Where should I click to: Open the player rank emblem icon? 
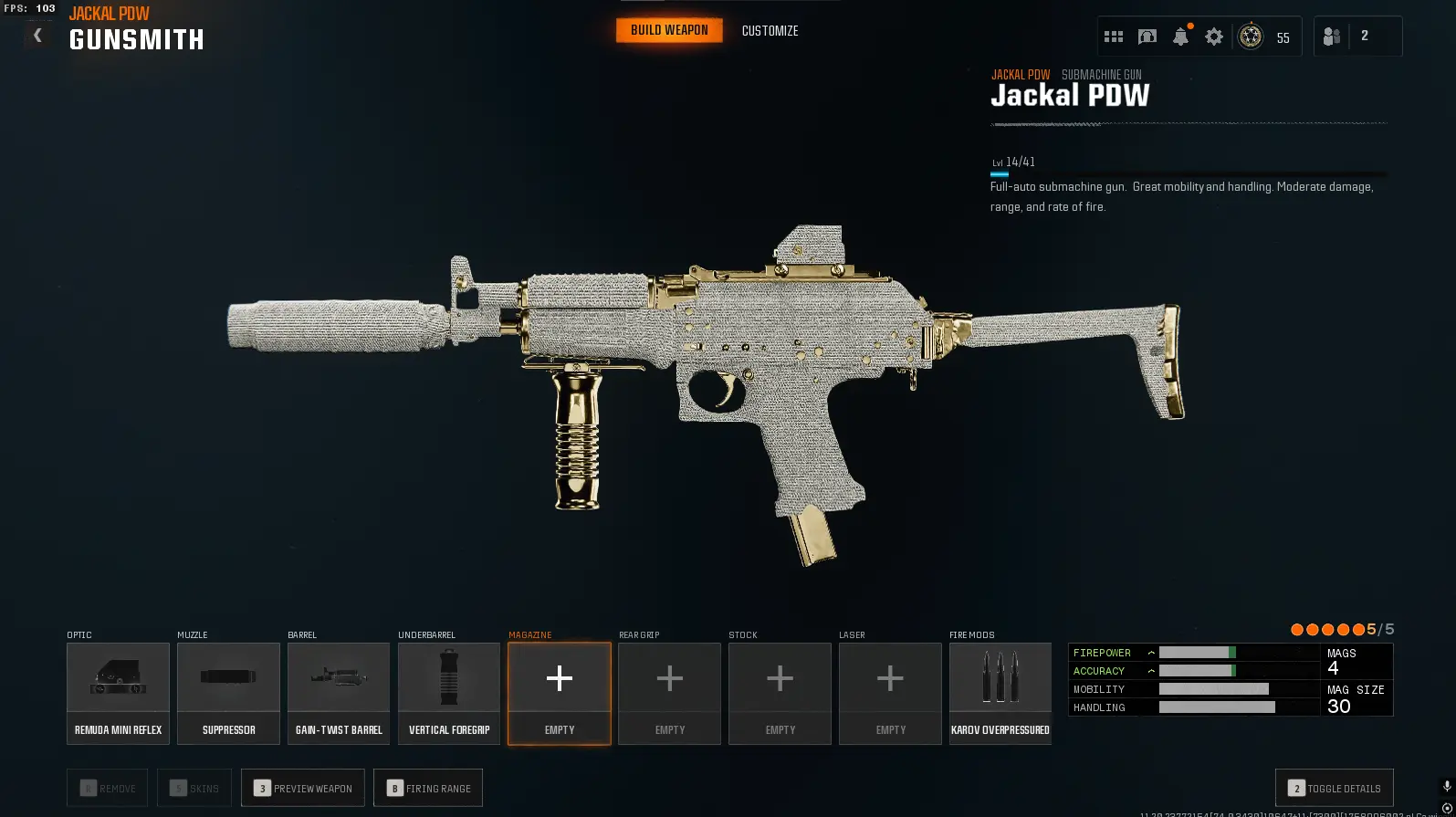[x=1251, y=37]
